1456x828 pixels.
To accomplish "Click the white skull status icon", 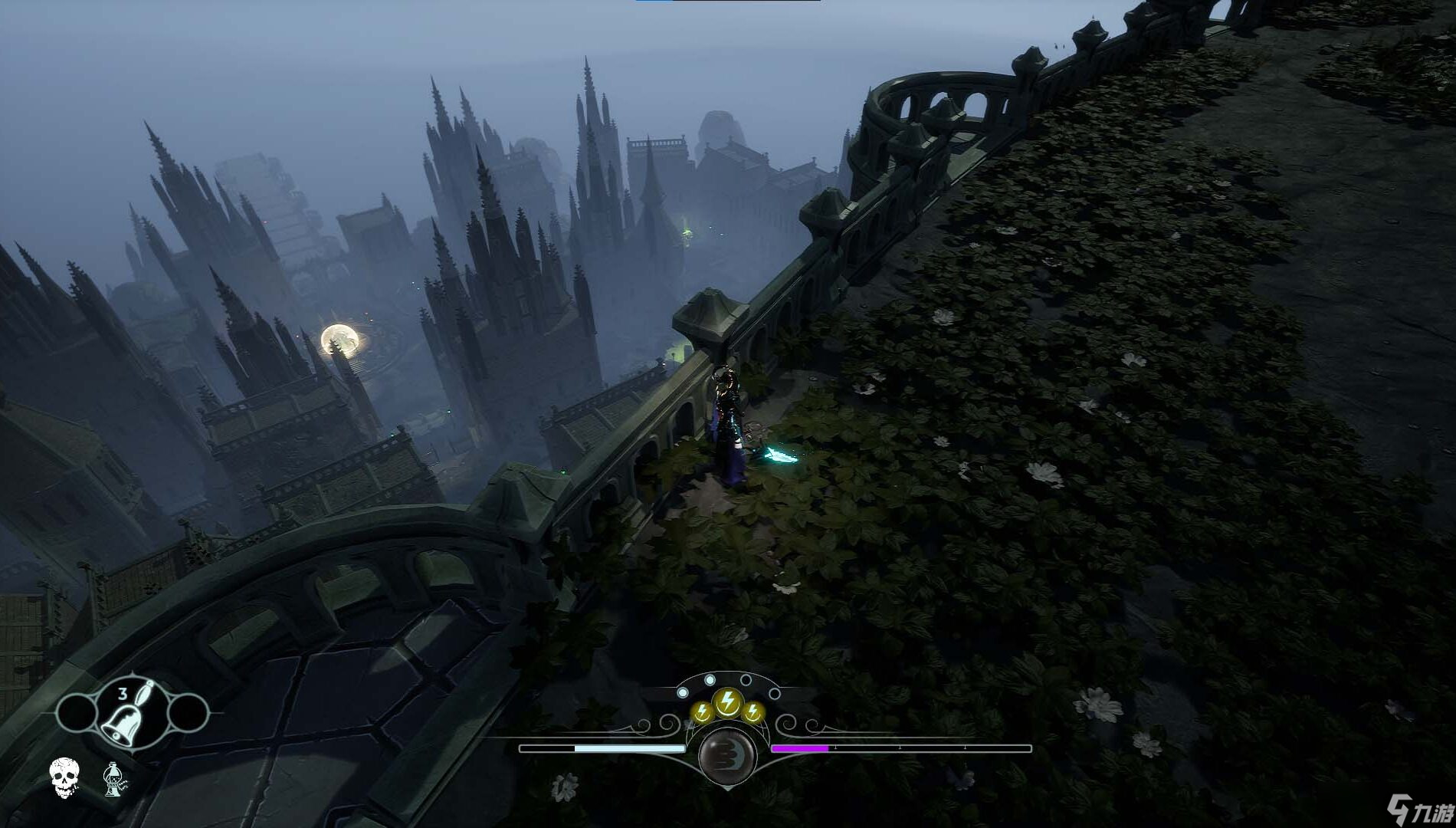I will click(x=64, y=777).
